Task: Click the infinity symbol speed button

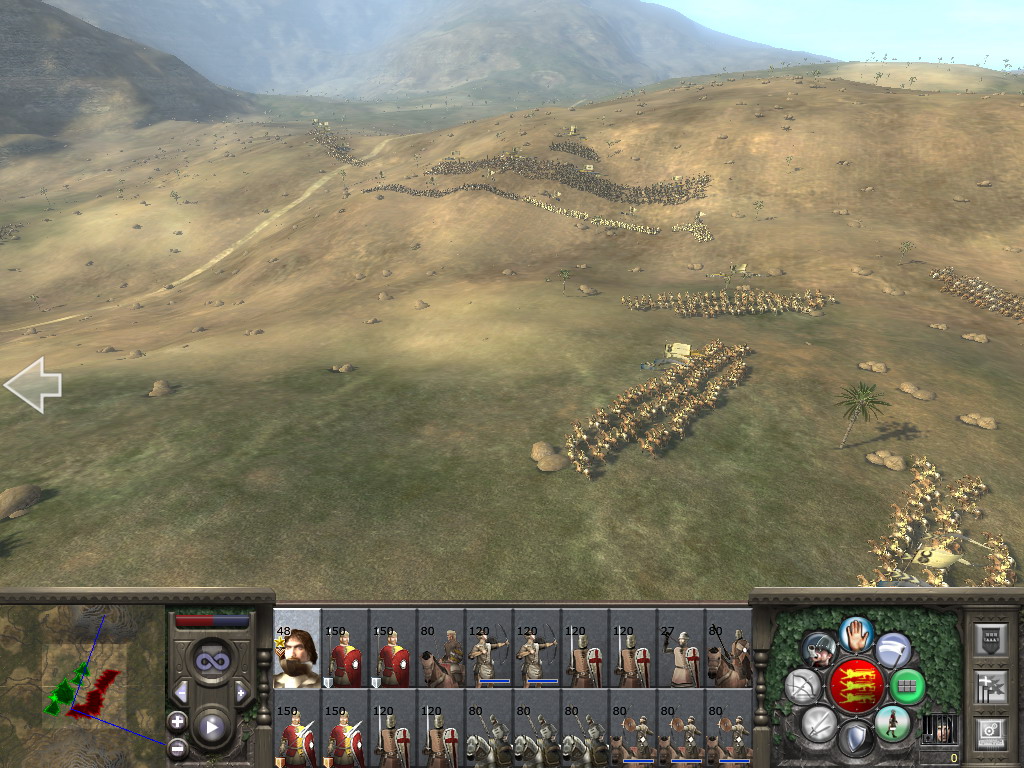Action: 211,660
